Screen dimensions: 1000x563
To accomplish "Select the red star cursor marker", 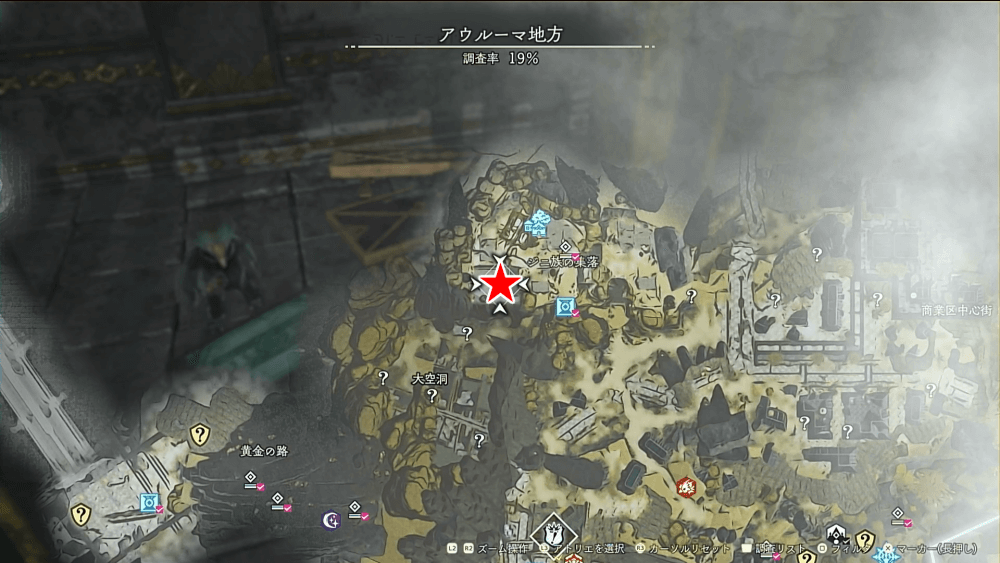I will coord(500,285).
